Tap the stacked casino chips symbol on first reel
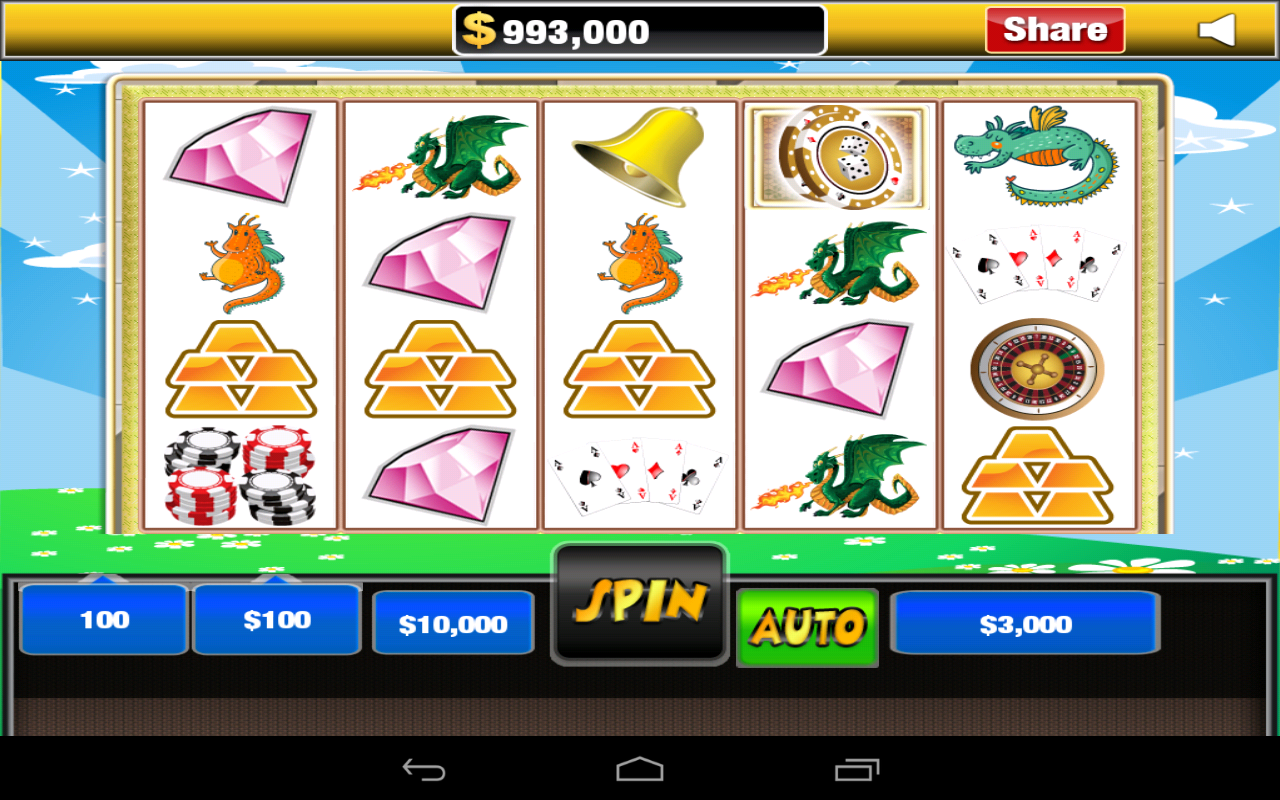The image size is (1280, 800). (240, 475)
